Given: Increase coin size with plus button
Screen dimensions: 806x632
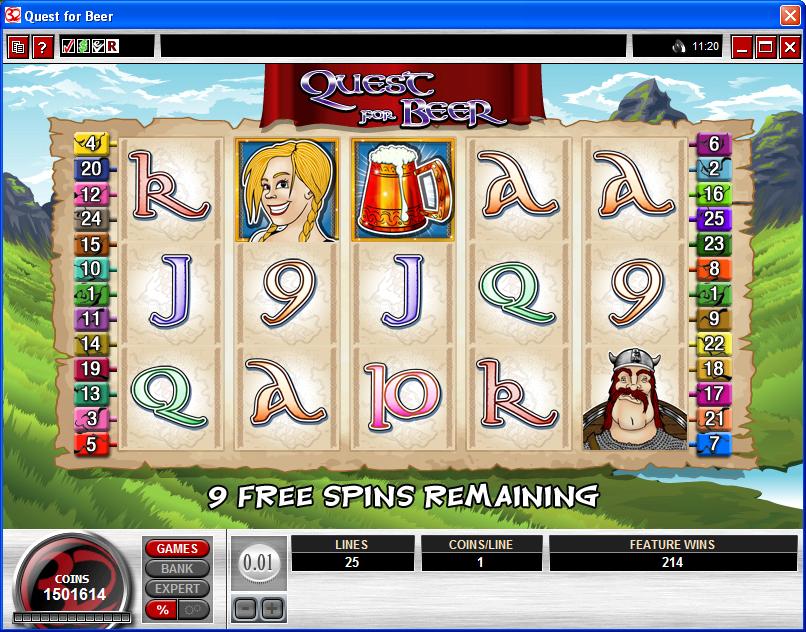Looking at the screenshot, I should (272, 608).
